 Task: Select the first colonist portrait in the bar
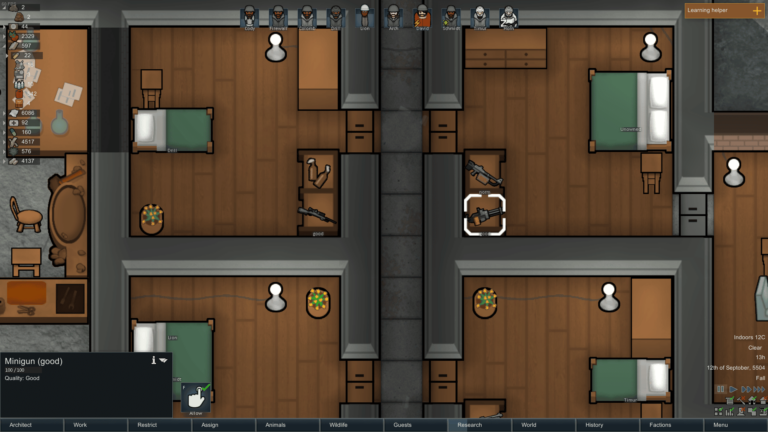coord(249,15)
